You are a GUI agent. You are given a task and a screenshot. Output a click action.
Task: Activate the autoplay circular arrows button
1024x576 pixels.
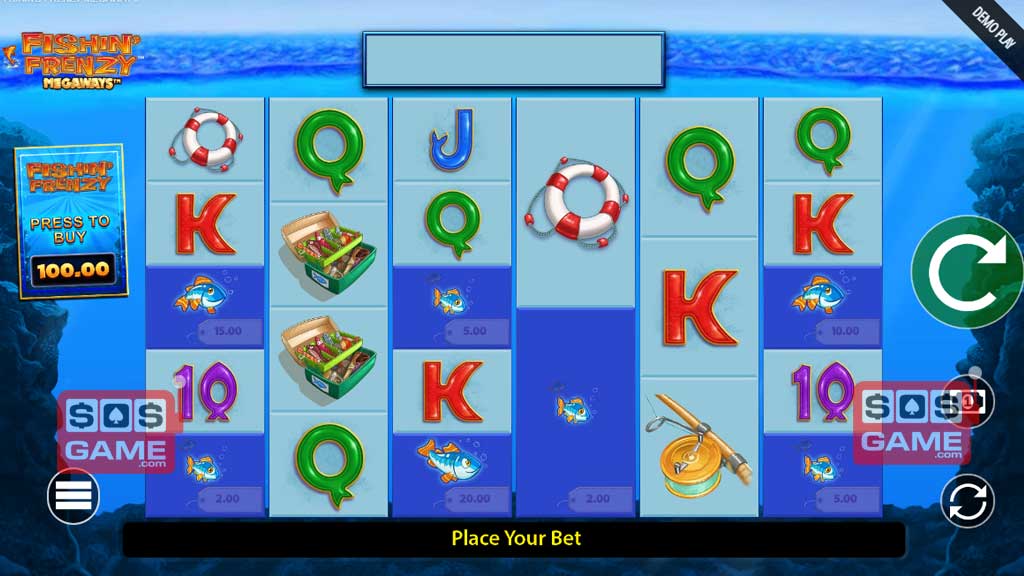(967, 500)
